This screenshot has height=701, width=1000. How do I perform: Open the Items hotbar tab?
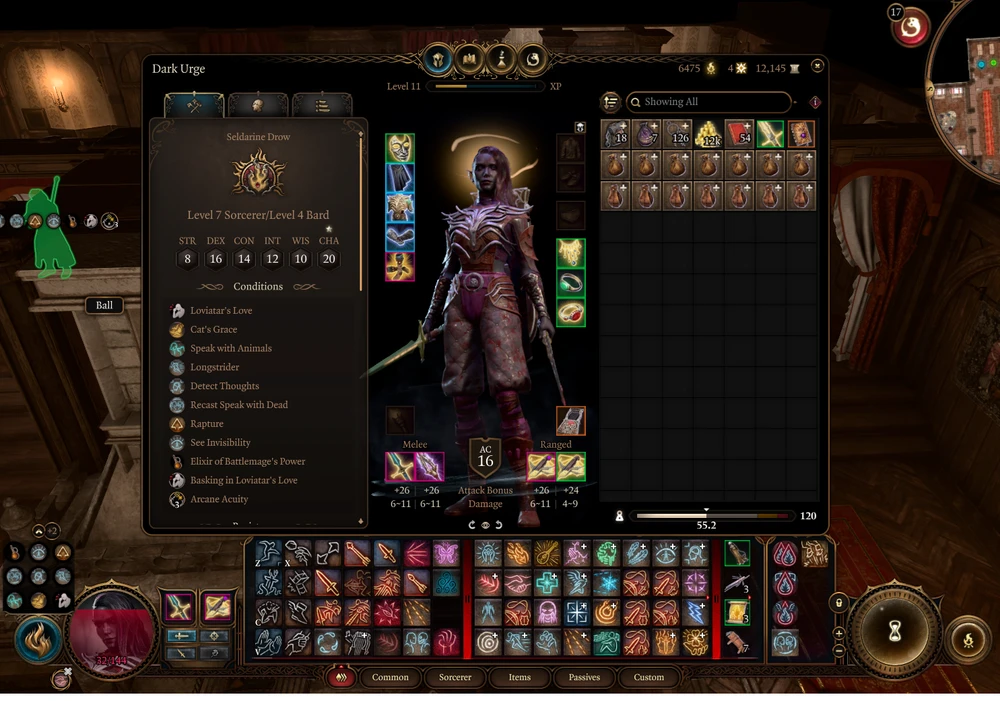pos(519,677)
